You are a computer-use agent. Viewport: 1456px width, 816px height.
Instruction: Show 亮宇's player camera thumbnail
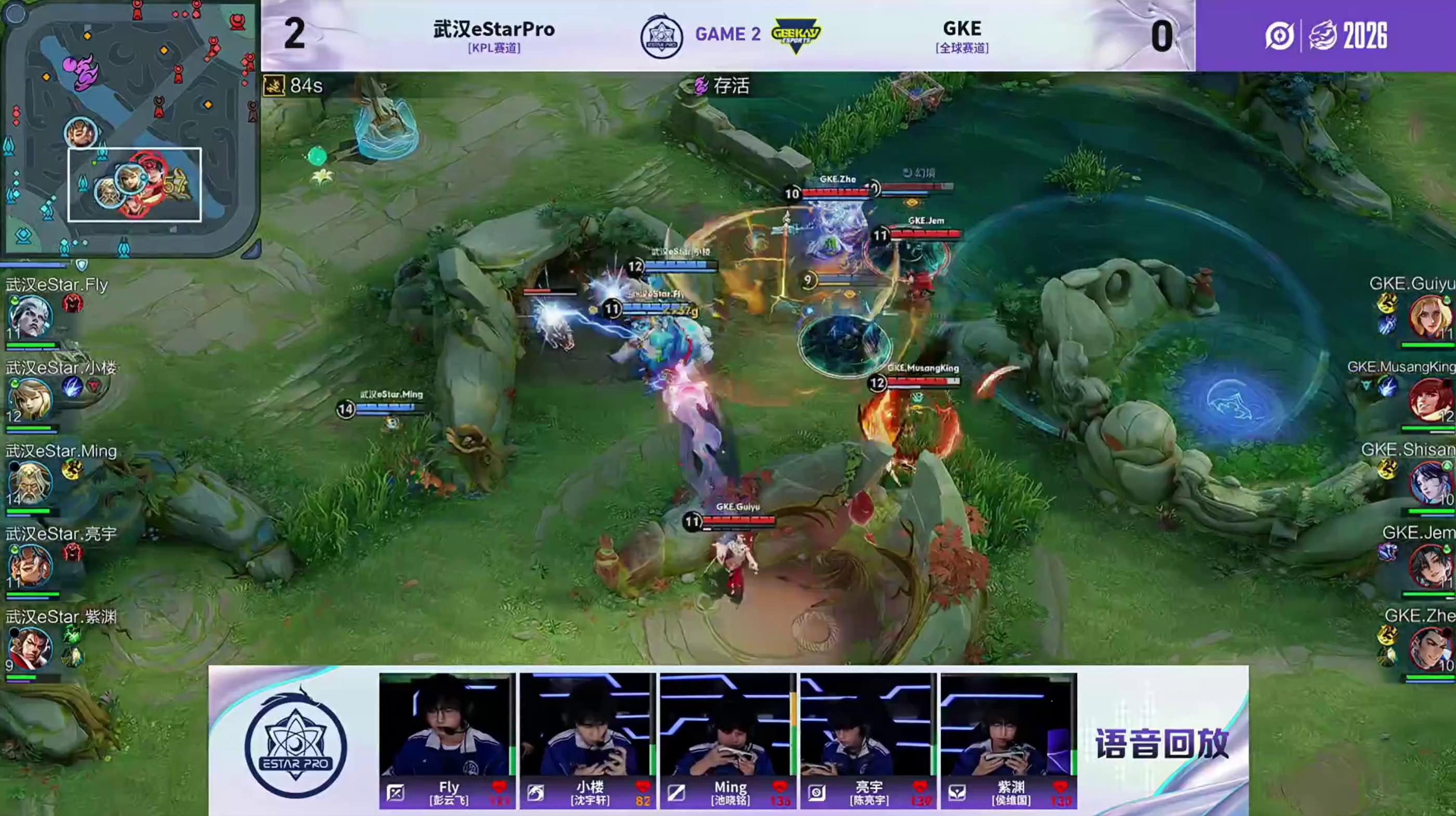tap(867, 725)
